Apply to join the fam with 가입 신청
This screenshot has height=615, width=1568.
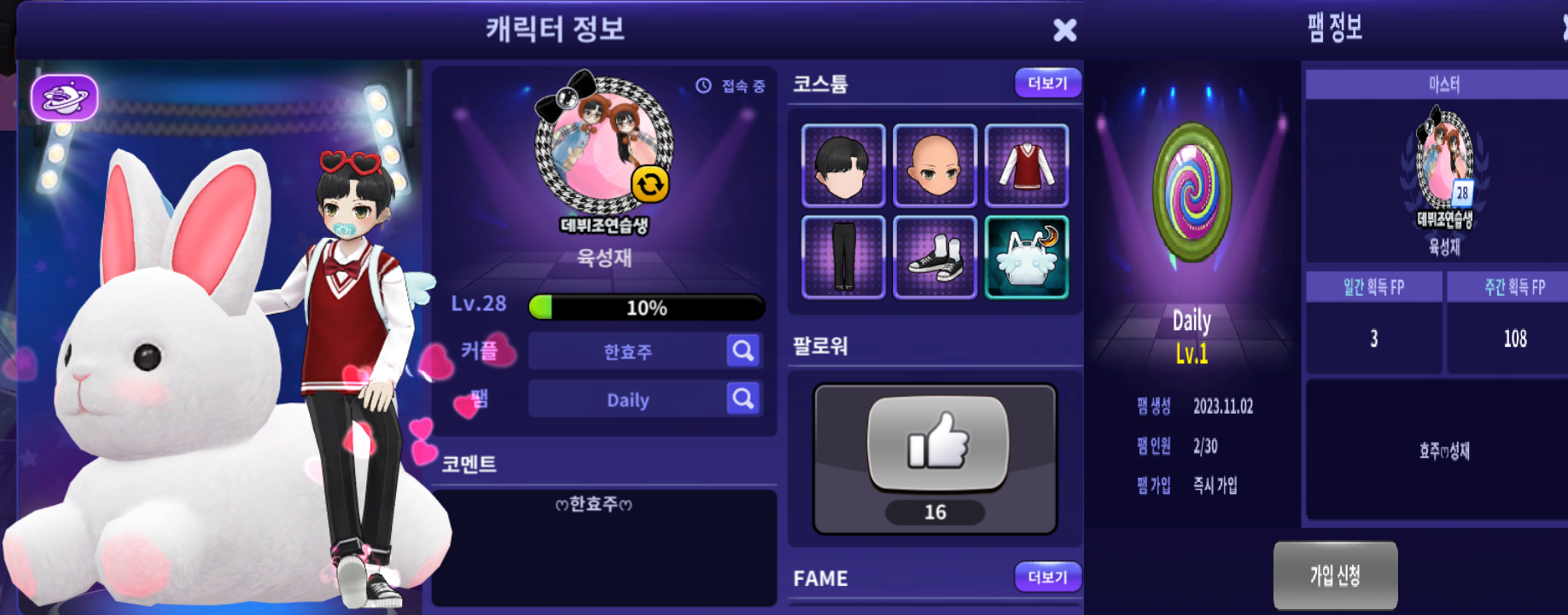point(1335,576)
